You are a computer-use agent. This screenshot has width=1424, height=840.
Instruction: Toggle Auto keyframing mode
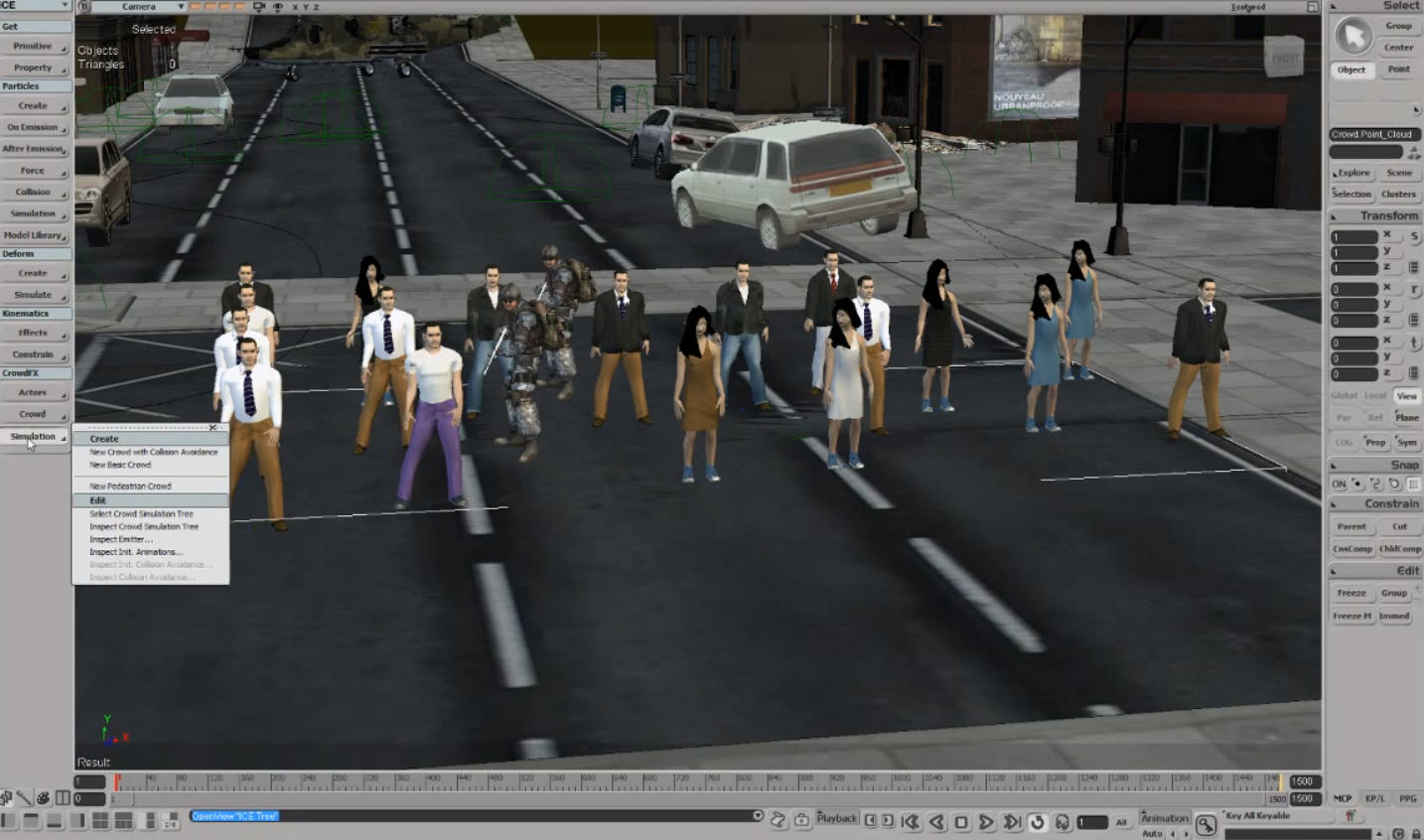pyautogui.click(x=1150, y=833)
